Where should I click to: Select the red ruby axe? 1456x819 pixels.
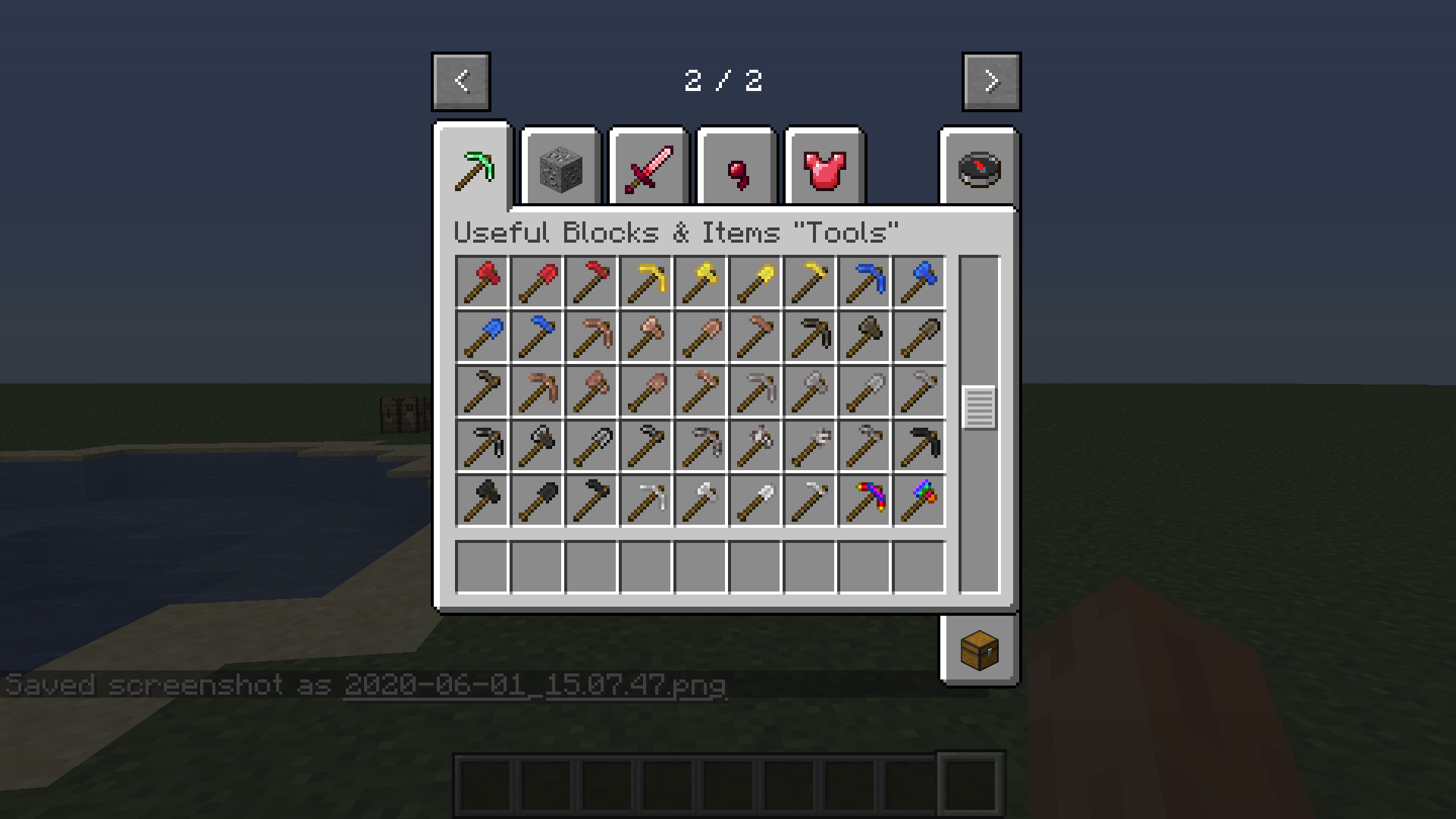[482, 281]
